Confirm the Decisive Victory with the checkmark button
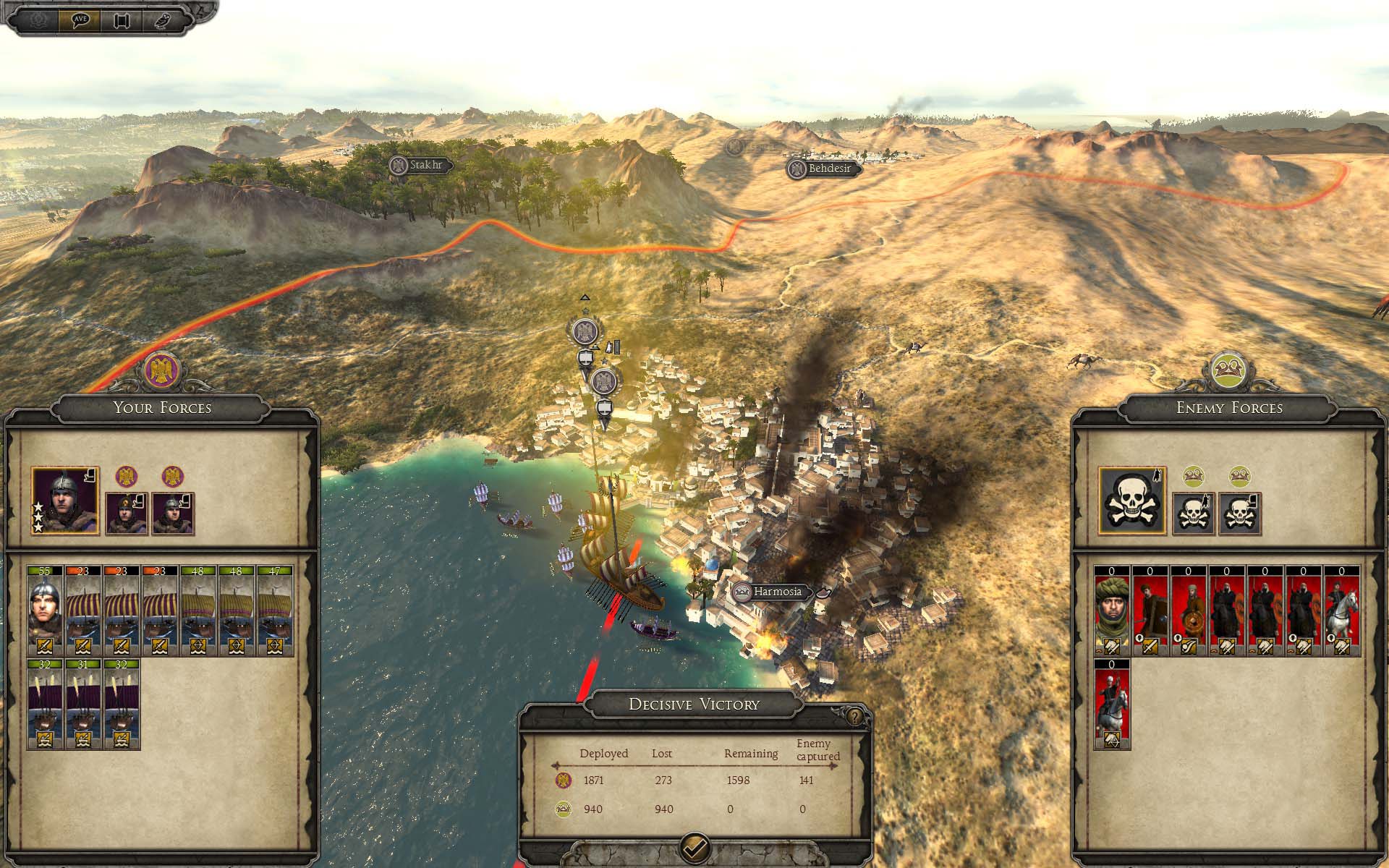 coord(695,846)
